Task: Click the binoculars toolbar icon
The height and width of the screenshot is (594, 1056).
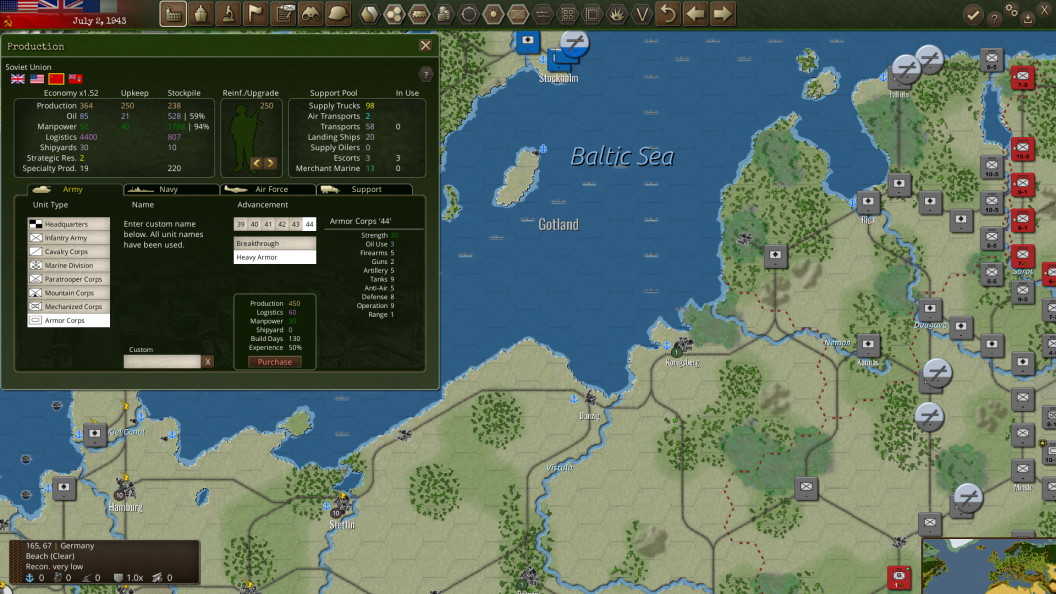Action: 311,14
